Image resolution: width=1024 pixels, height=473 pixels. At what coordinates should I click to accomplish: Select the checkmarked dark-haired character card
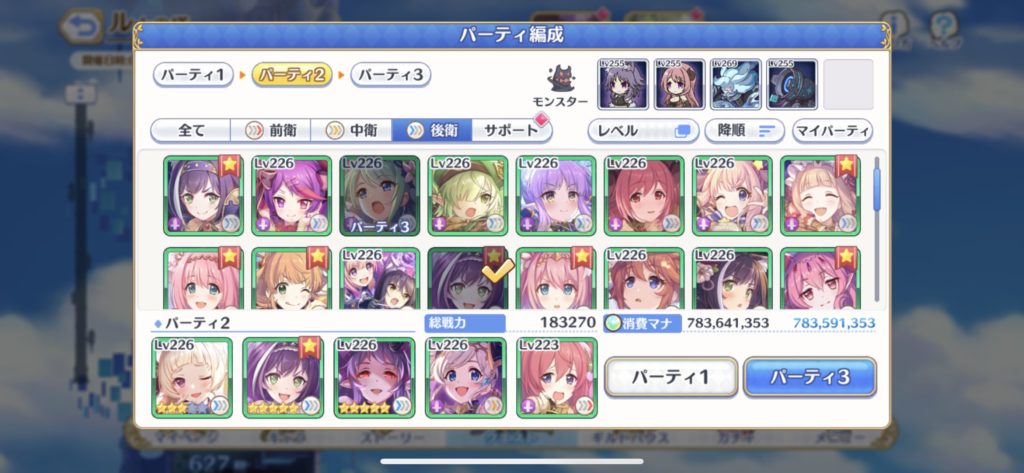tap(467, 280)
